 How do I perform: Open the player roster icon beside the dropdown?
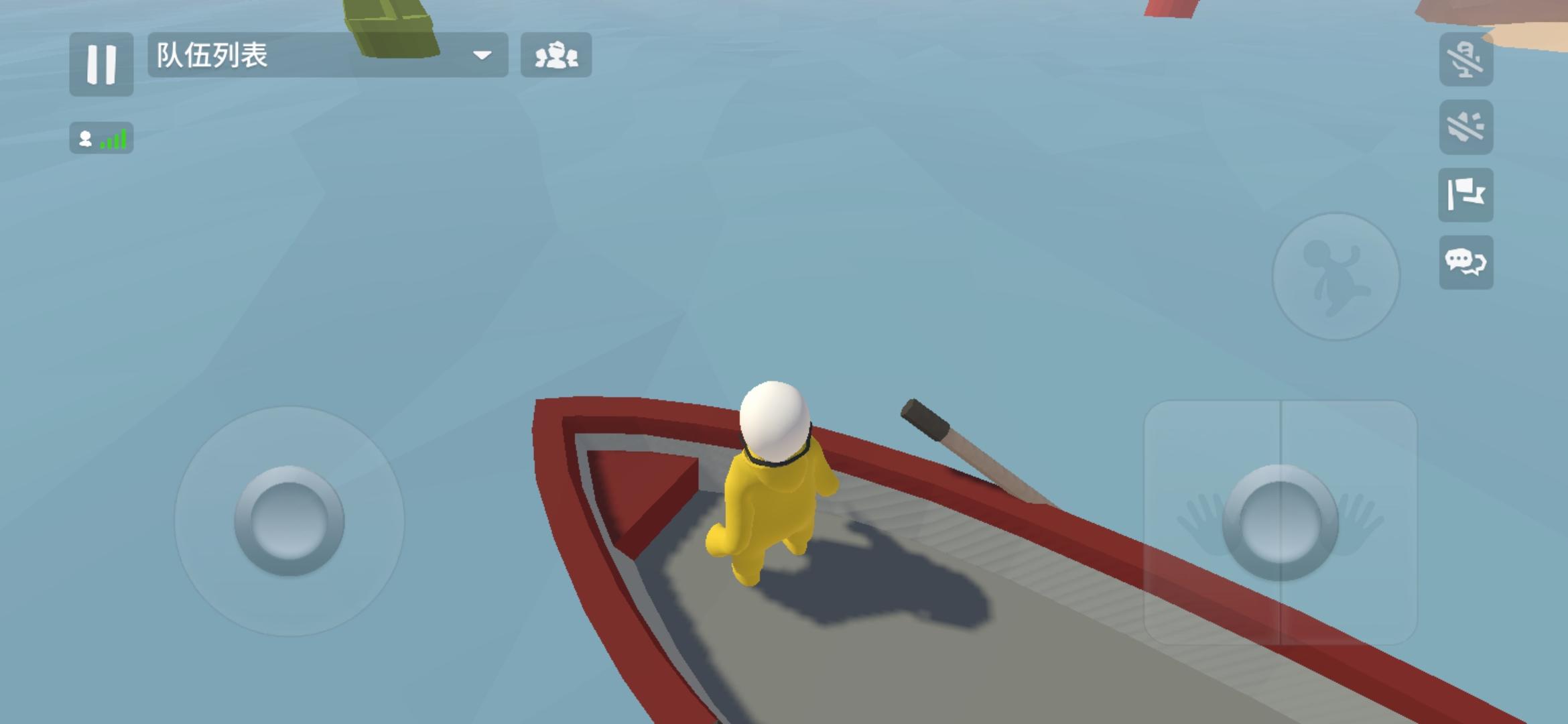557,56
